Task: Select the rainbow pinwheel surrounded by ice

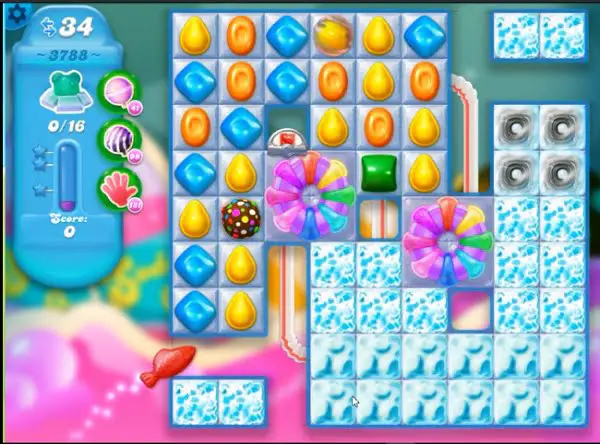Action: (449, 241)
